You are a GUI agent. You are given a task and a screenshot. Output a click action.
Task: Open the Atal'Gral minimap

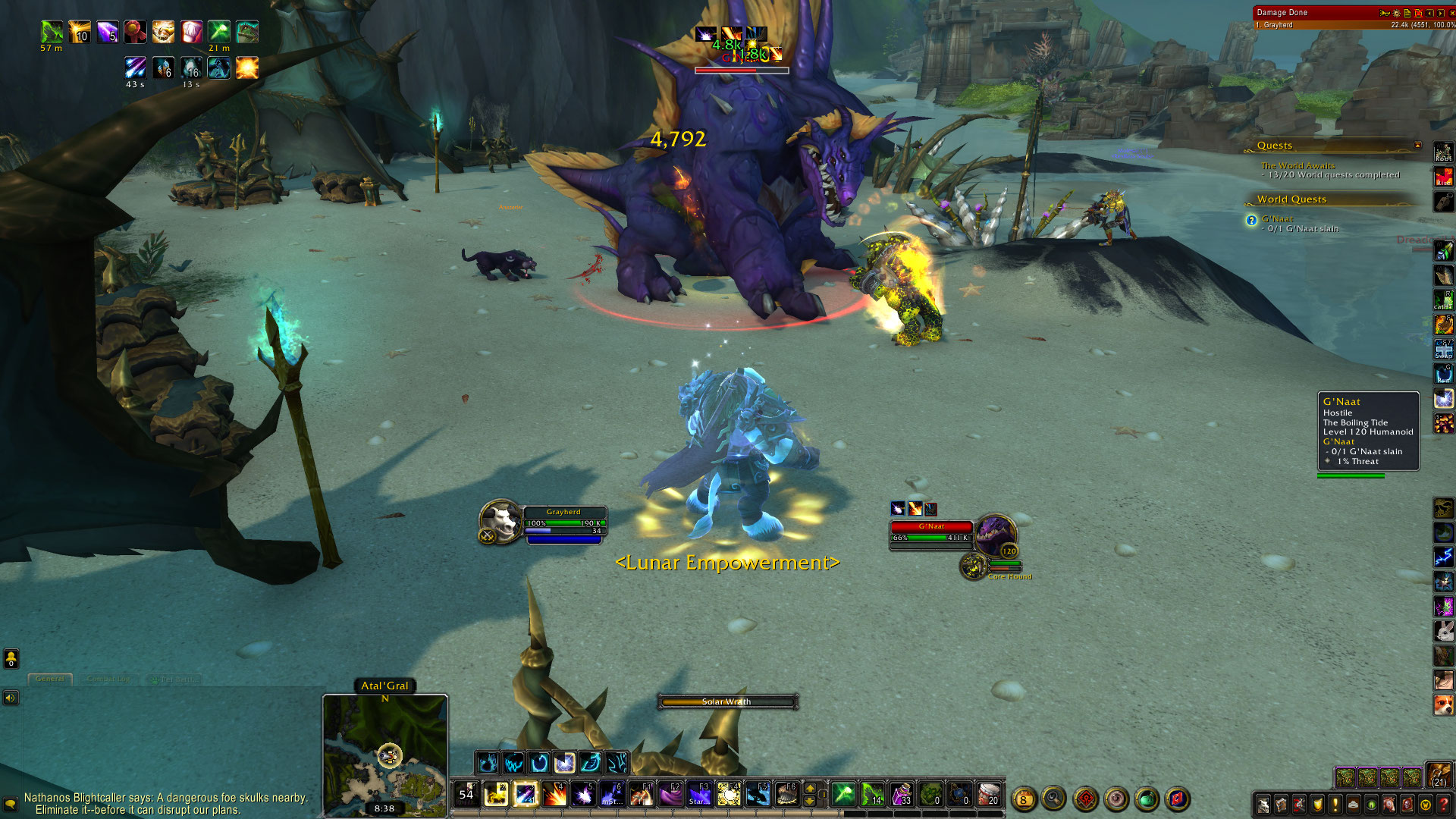pyautogui.click(x=385, y=755)
